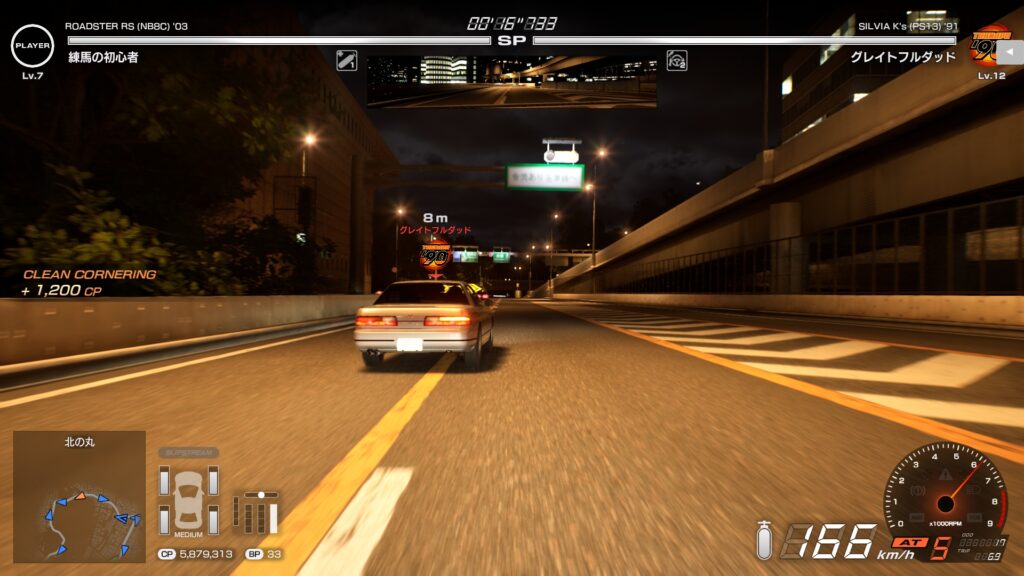This screenshot has width=1024, height=576.
Task: Click the nitrous tank icon
Action: click(765, 540)
